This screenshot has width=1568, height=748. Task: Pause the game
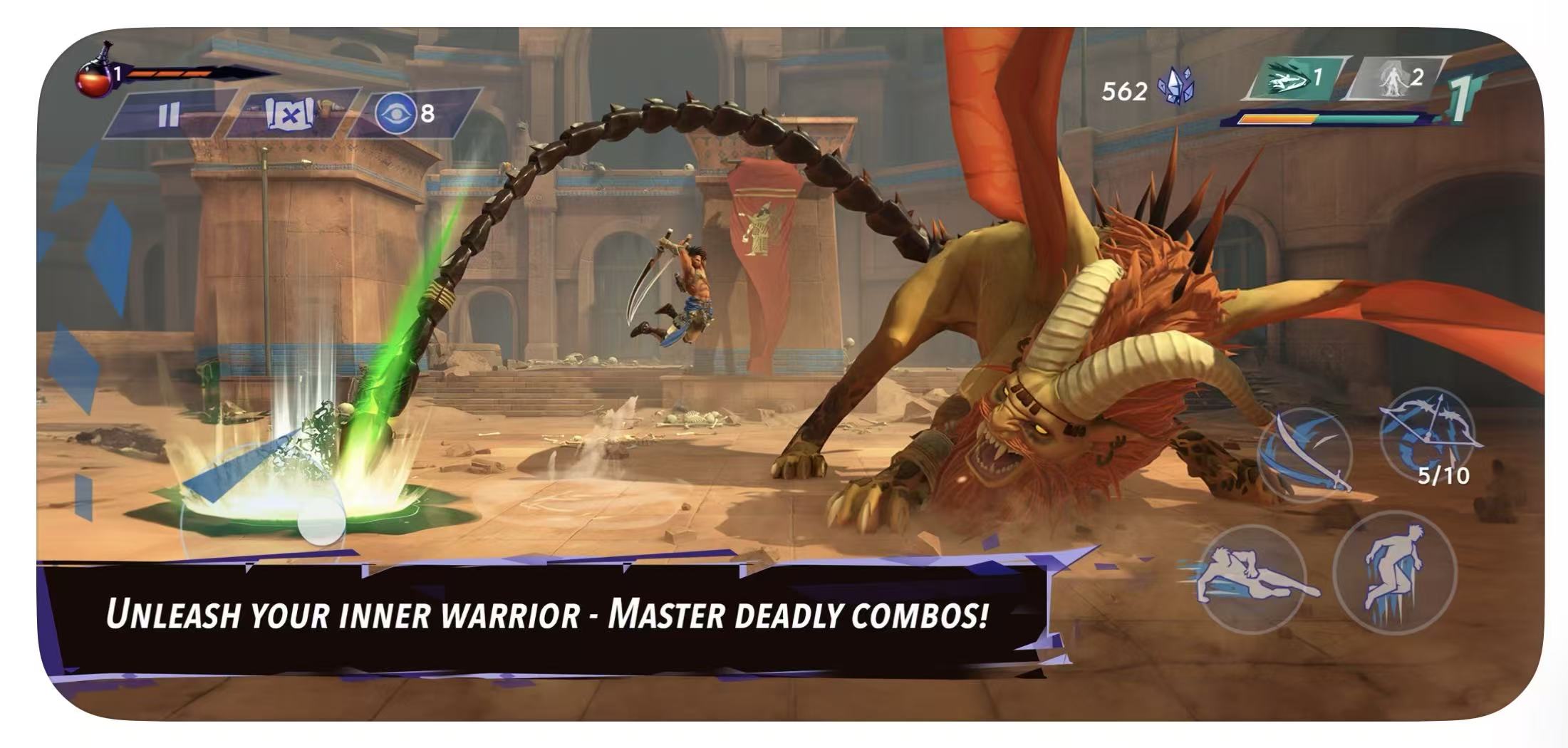coord(169,114)
